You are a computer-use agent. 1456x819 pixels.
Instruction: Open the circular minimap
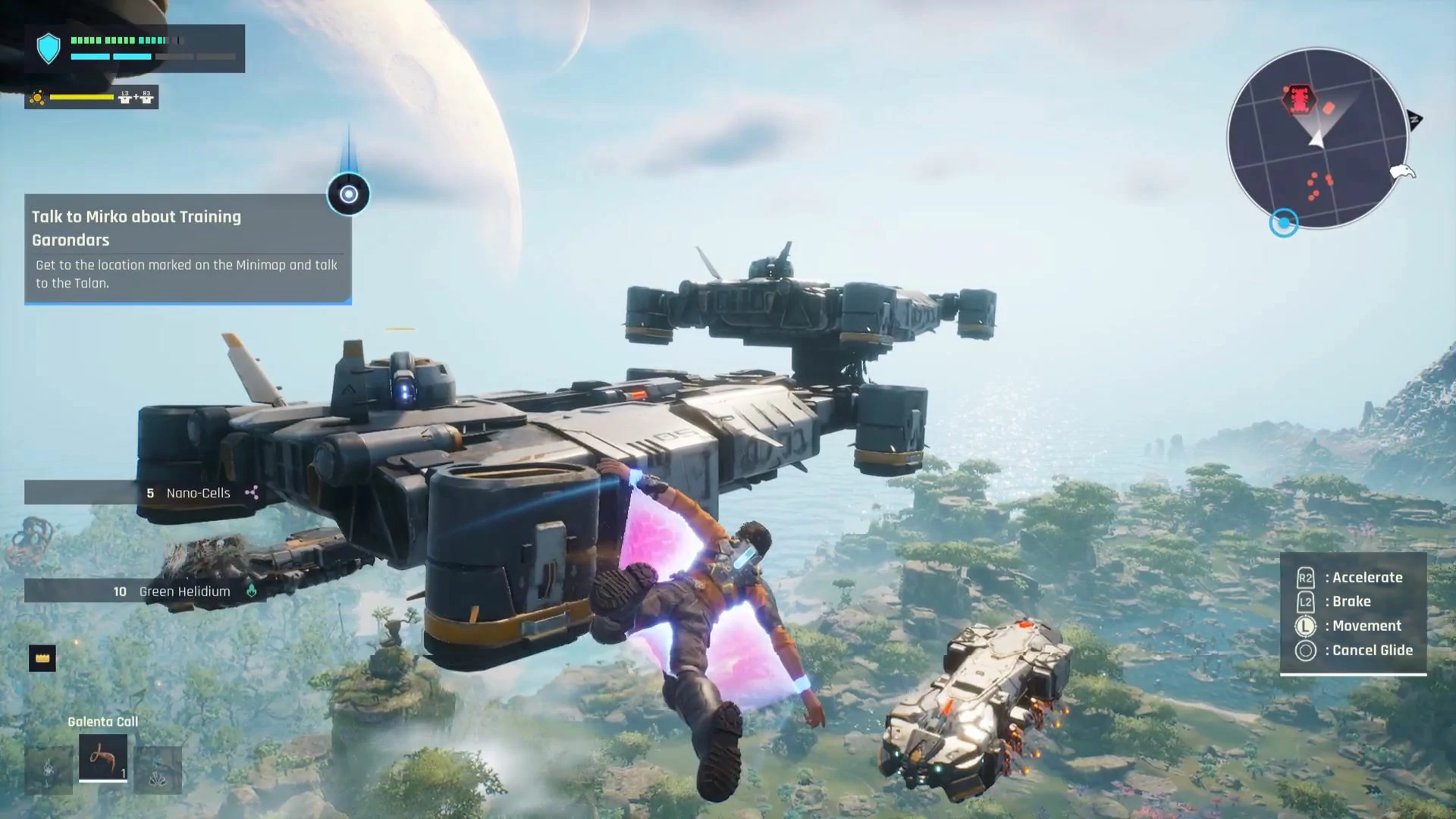1316,139
